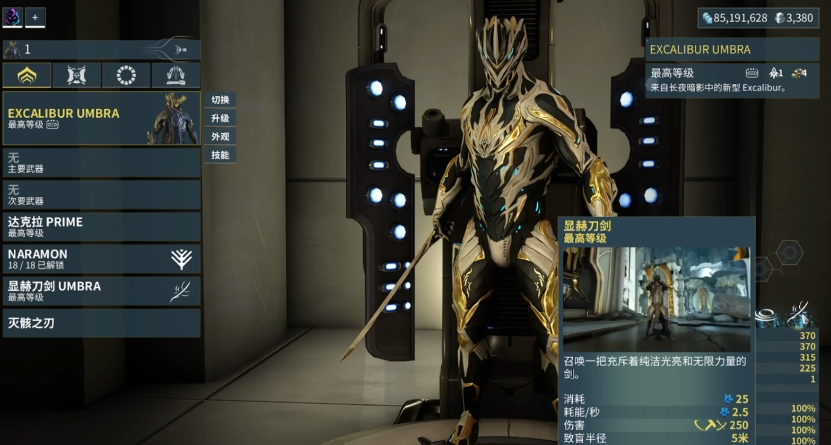831x445 pixels.
Task: Select the 达克拉 PRIME melee slot
Action: tap(101, 226)
